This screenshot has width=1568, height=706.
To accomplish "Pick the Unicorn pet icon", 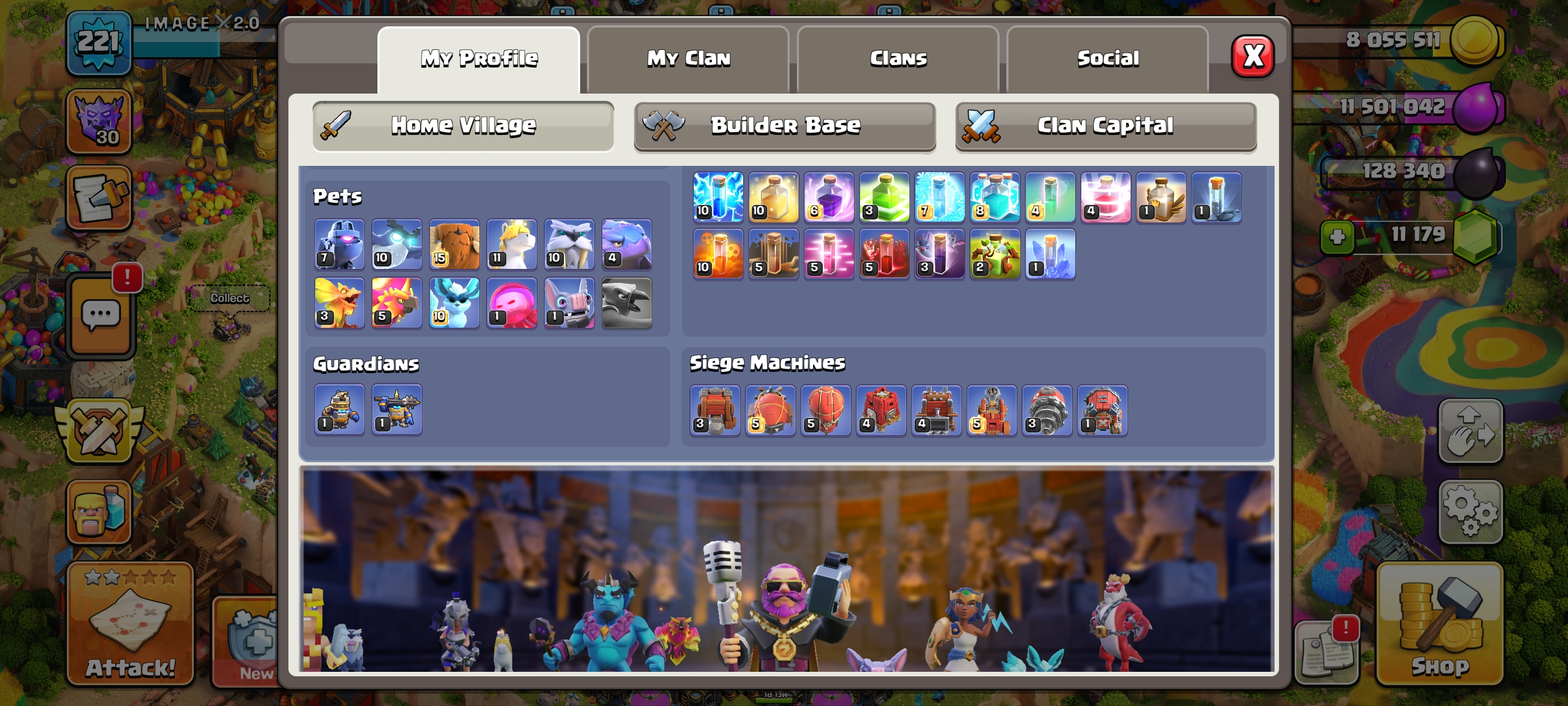I will (511, 244).
